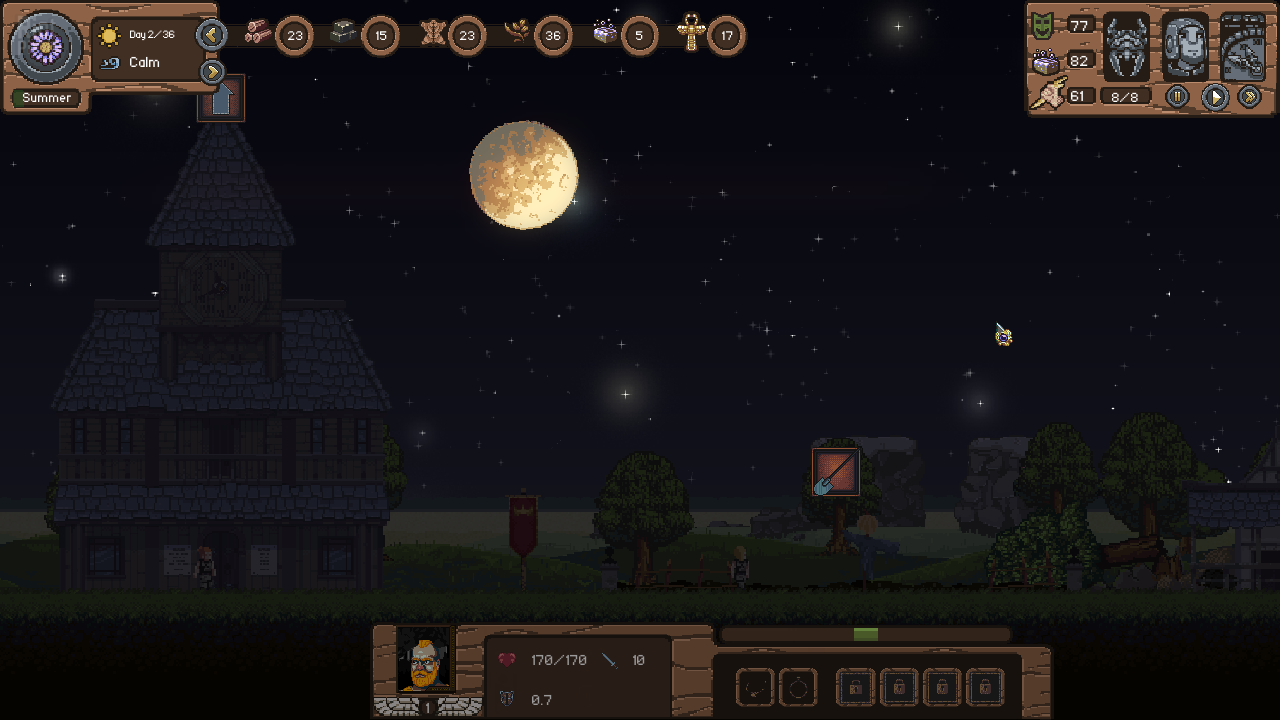Collapse the resource bar with left arrow
1280x720 pixels.
(x=211, y=36)
